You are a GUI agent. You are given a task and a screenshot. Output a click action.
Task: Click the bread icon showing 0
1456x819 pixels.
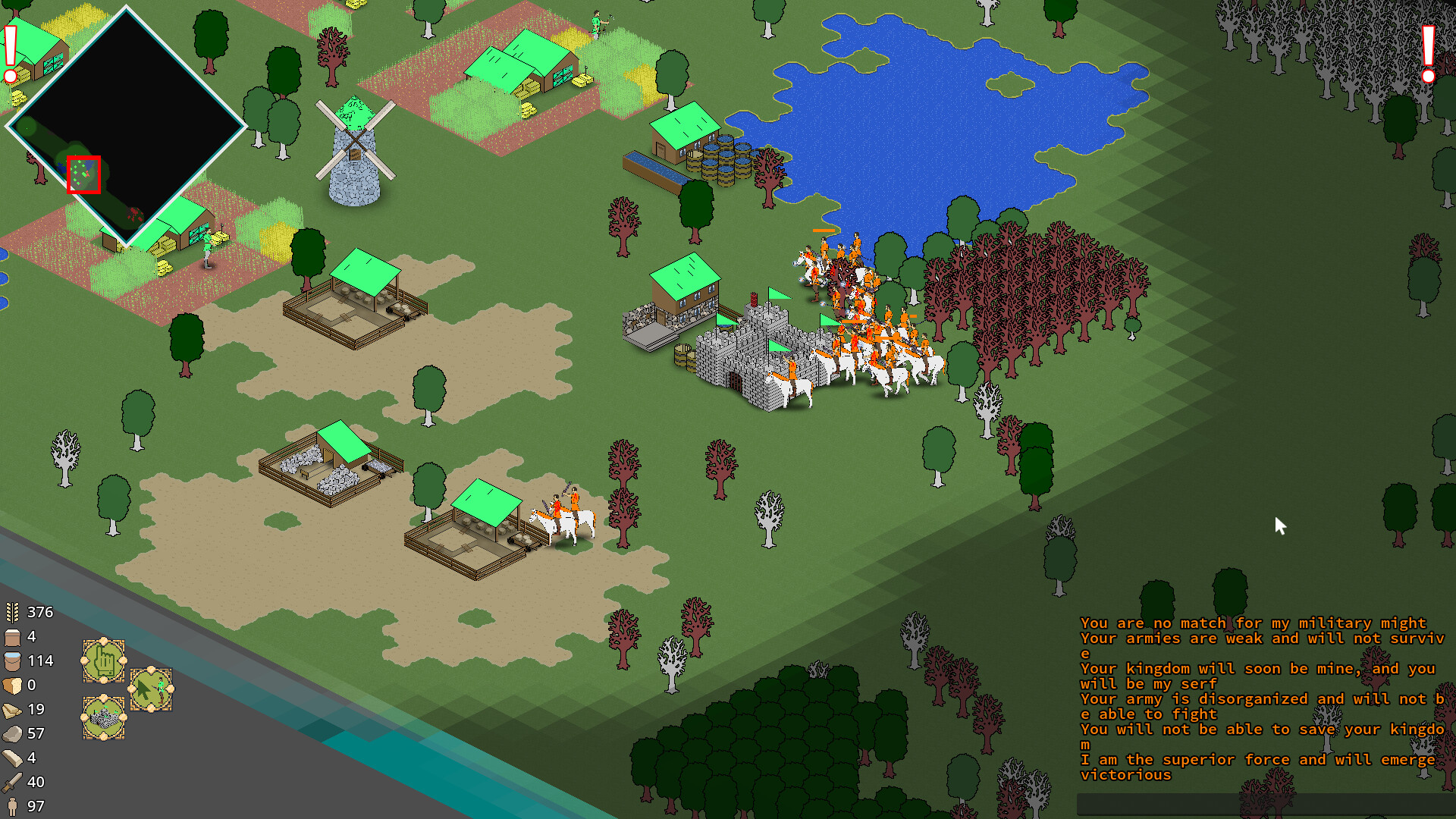11,685
